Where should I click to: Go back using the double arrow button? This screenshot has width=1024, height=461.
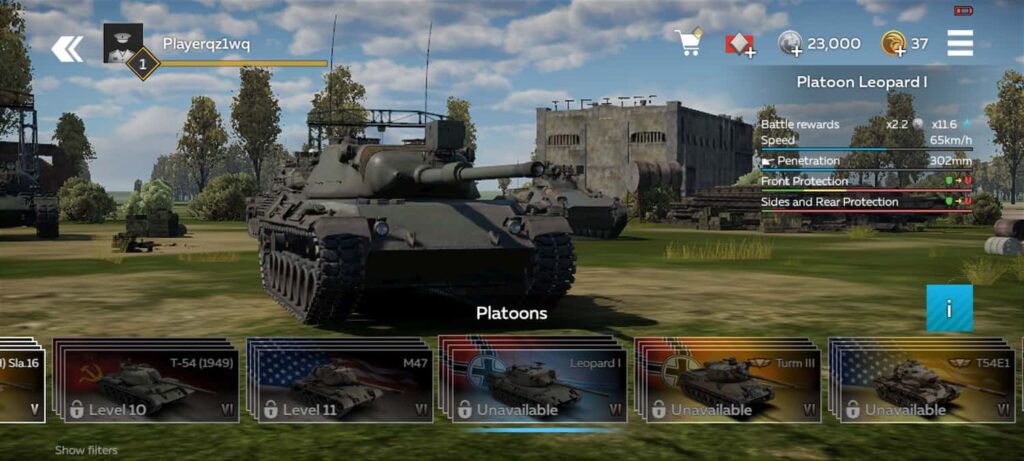pos(67,47)
